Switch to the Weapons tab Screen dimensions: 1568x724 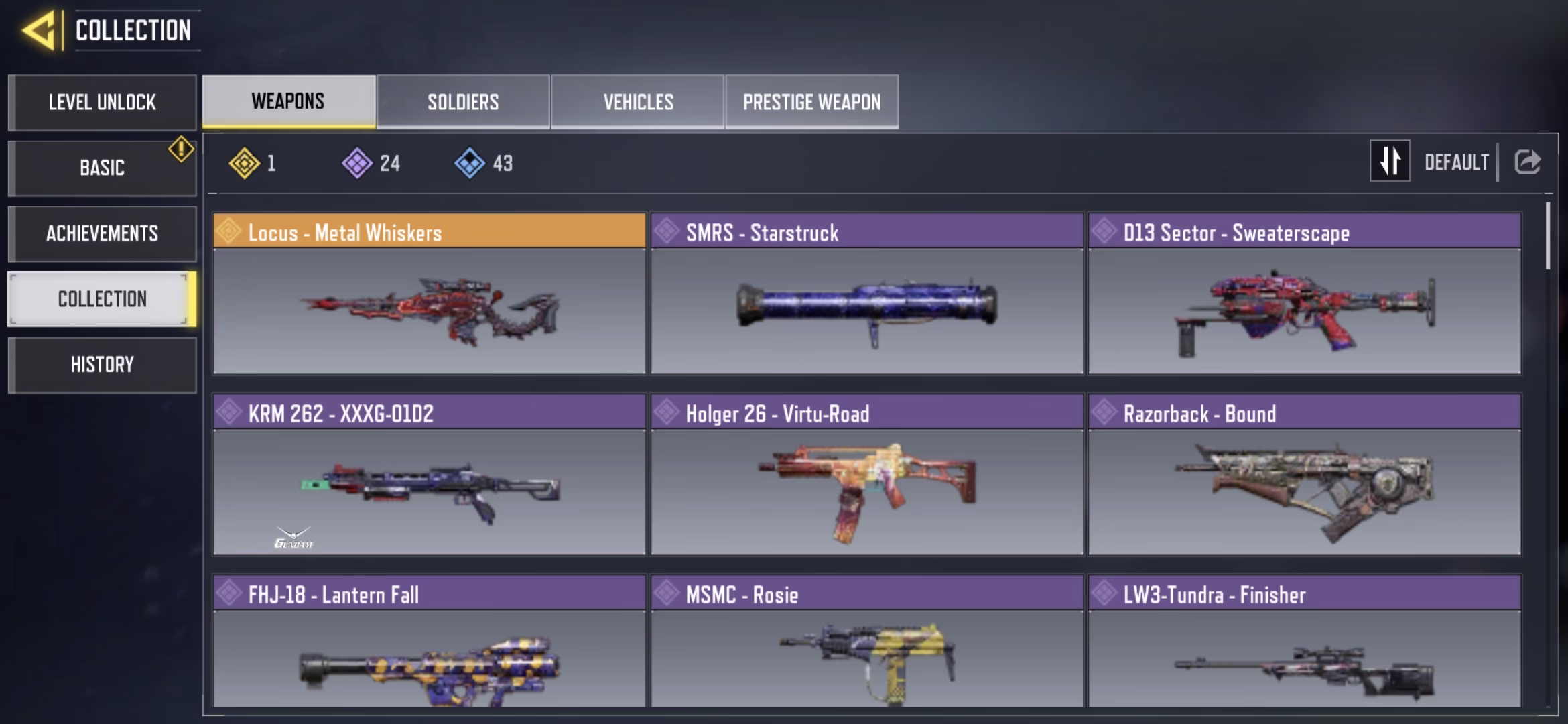[x=288, y=102]
